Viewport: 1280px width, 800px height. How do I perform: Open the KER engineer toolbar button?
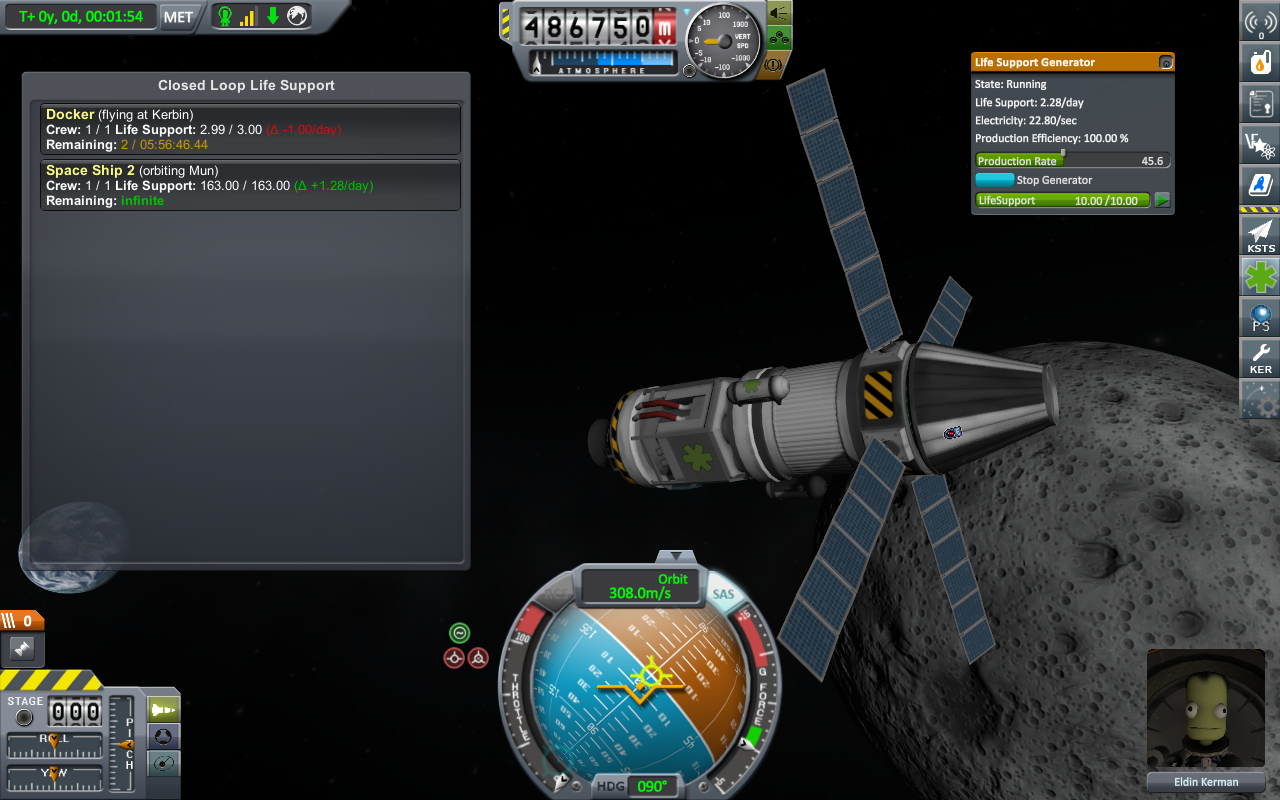point(1260,357)
